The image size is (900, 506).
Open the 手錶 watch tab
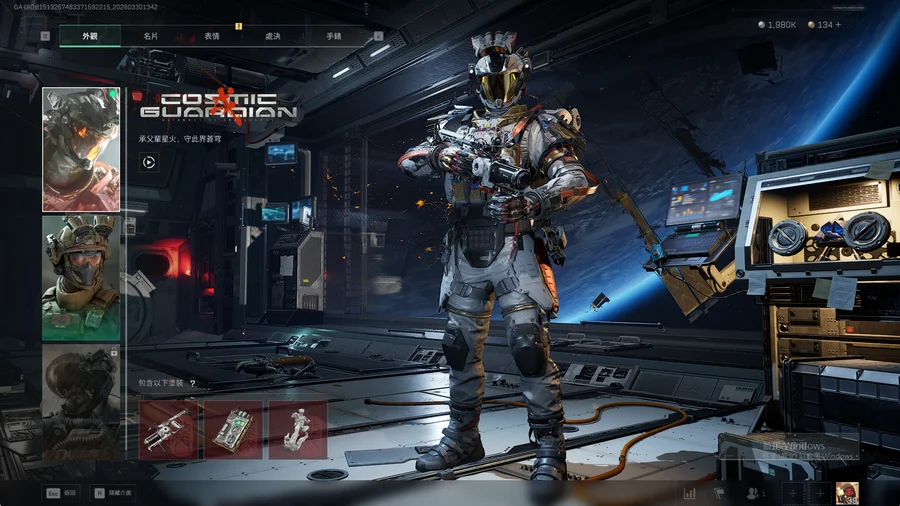pos(333,36)
